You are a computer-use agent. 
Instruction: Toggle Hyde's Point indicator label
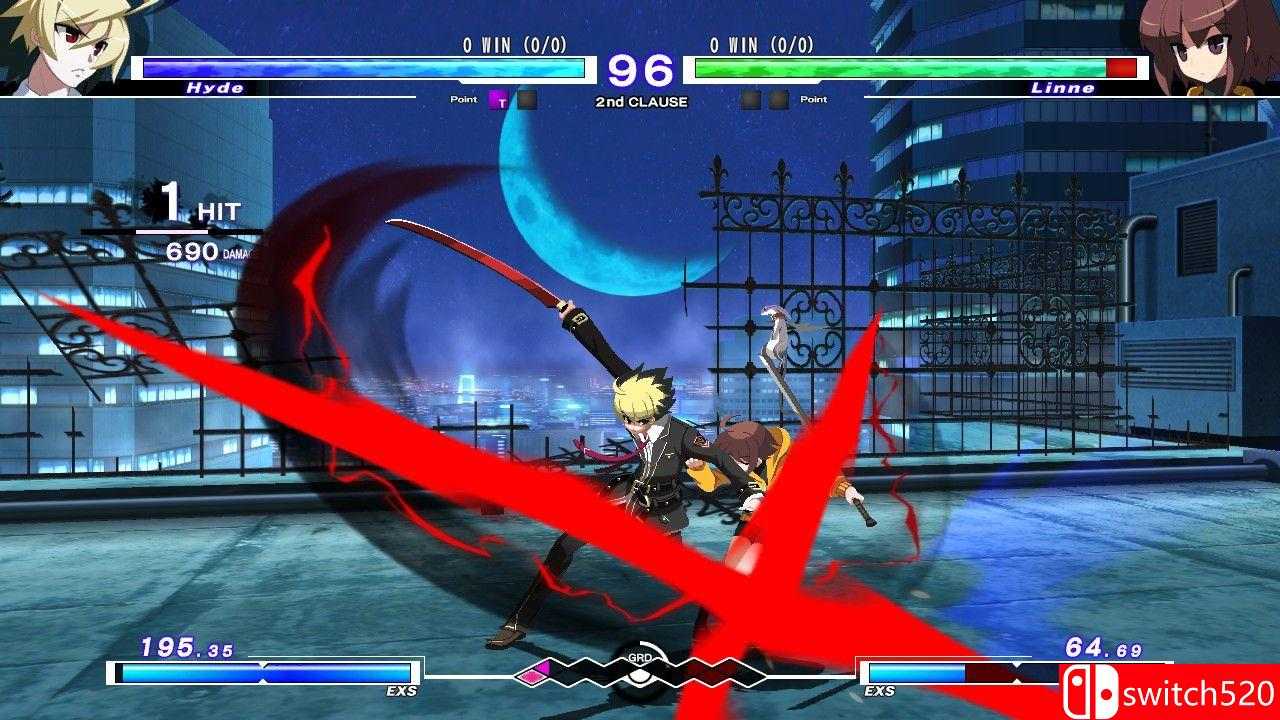coord(462,99)
